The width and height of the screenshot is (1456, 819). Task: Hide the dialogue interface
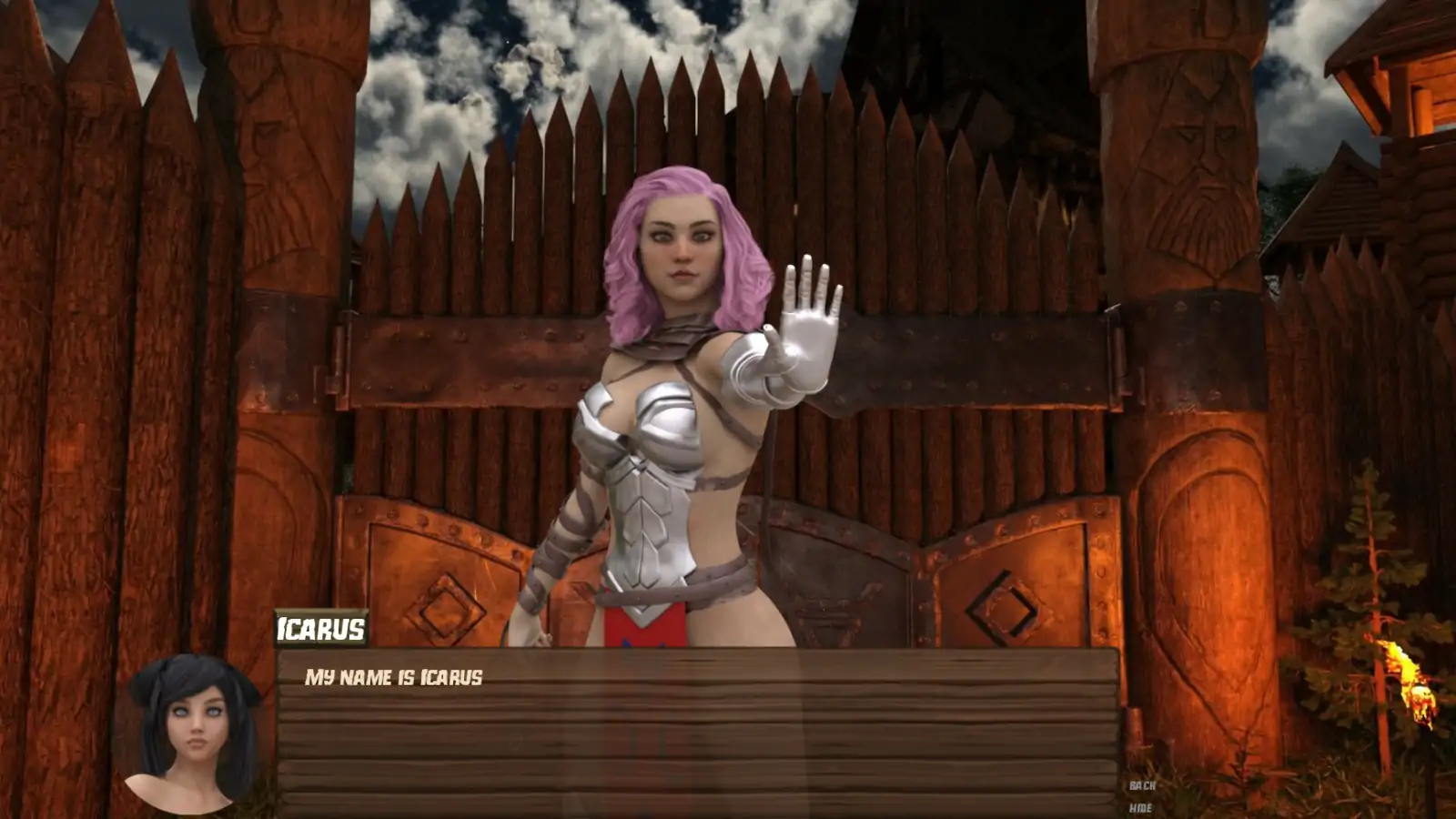click(x=1140, y=808)
